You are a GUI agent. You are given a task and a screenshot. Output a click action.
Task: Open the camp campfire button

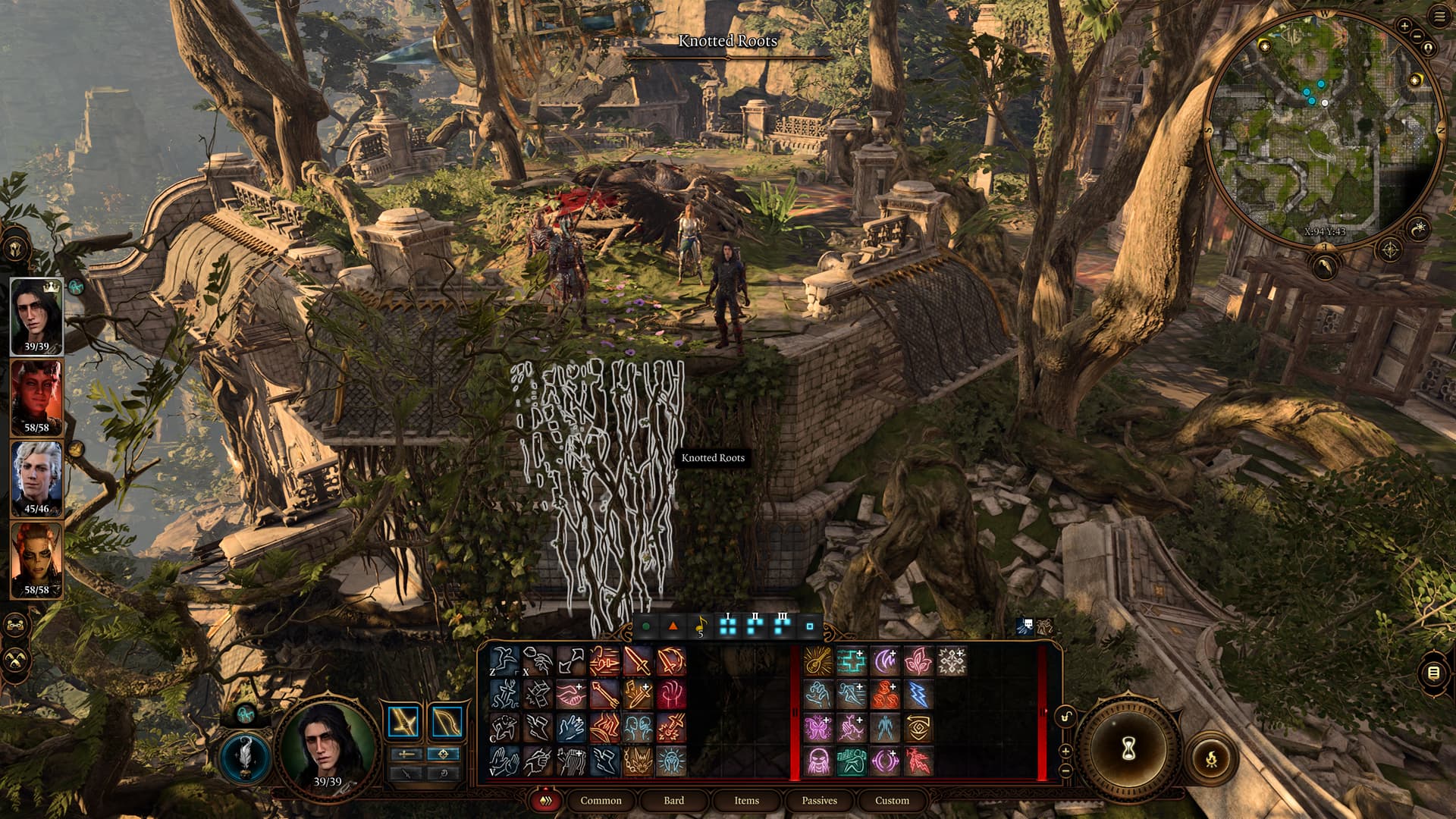[1210, 756]
